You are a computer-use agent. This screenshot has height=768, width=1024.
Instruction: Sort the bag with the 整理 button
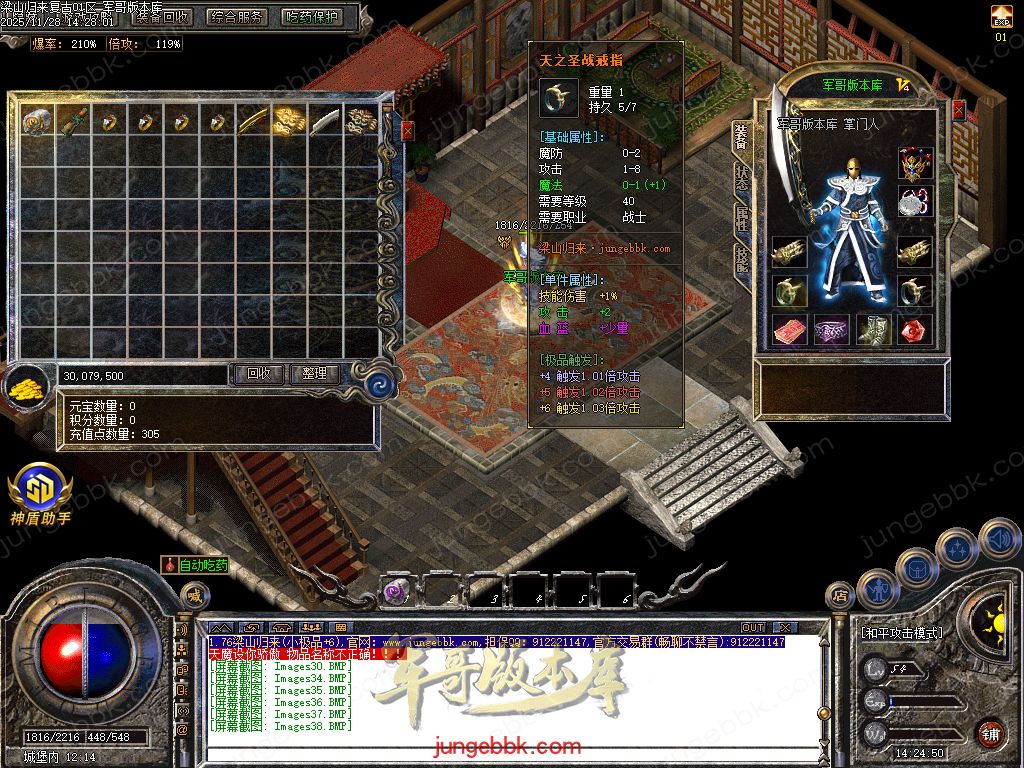[x=315, y=374]
